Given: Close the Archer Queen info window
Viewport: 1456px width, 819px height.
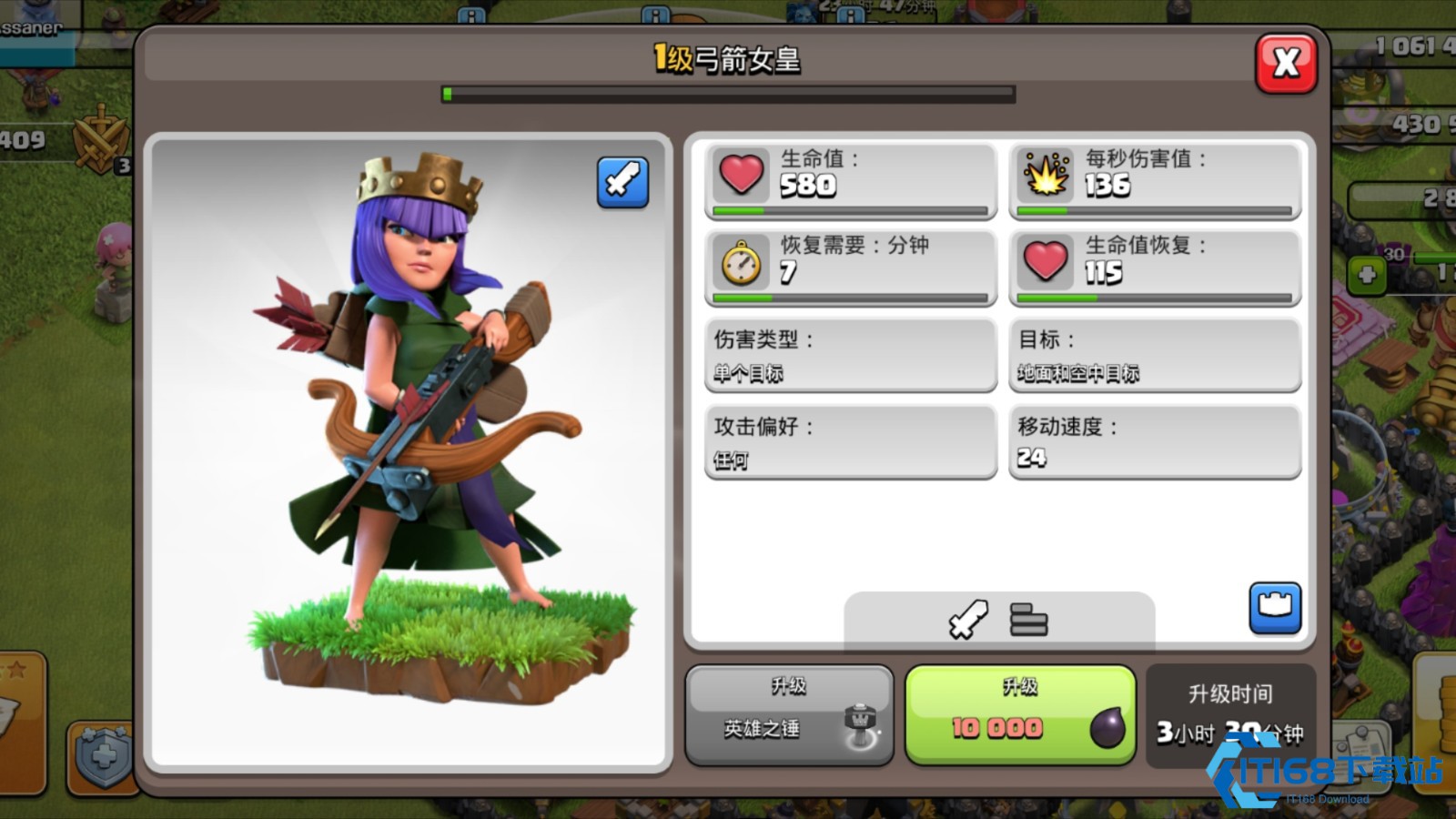Looking at the screenshot, I should point(1286,63).
